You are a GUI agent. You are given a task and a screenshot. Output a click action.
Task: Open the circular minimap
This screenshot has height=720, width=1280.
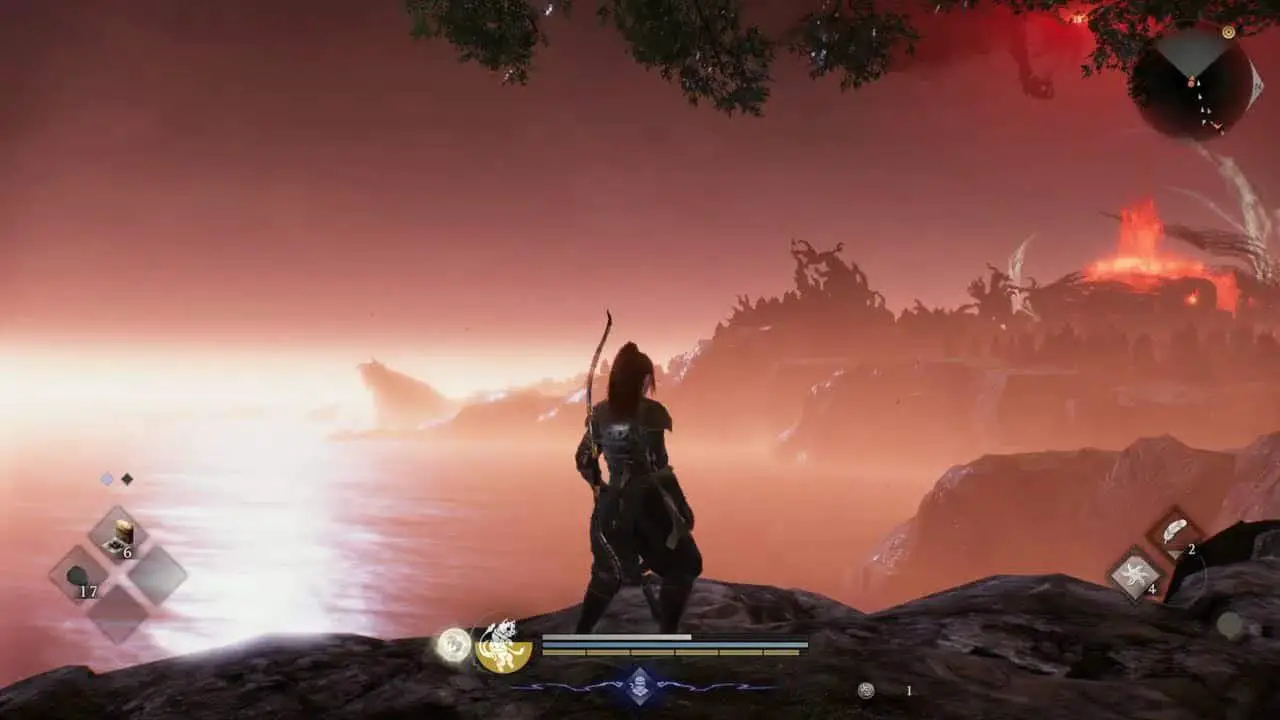(1194, 84)
